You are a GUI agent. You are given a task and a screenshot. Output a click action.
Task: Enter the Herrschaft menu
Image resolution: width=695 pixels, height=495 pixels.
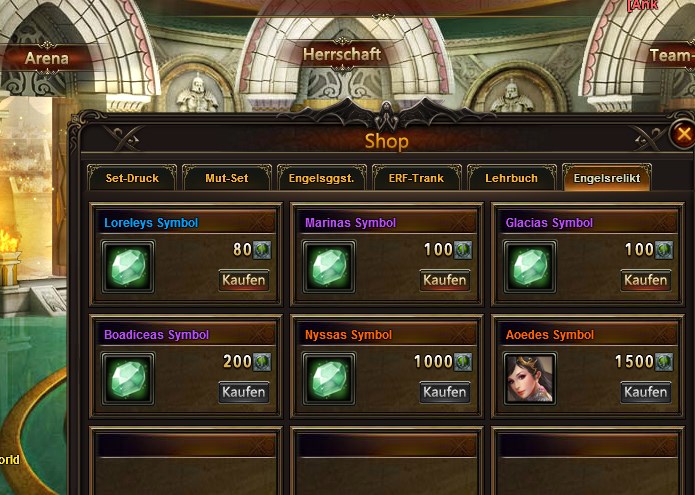(342, 54)
